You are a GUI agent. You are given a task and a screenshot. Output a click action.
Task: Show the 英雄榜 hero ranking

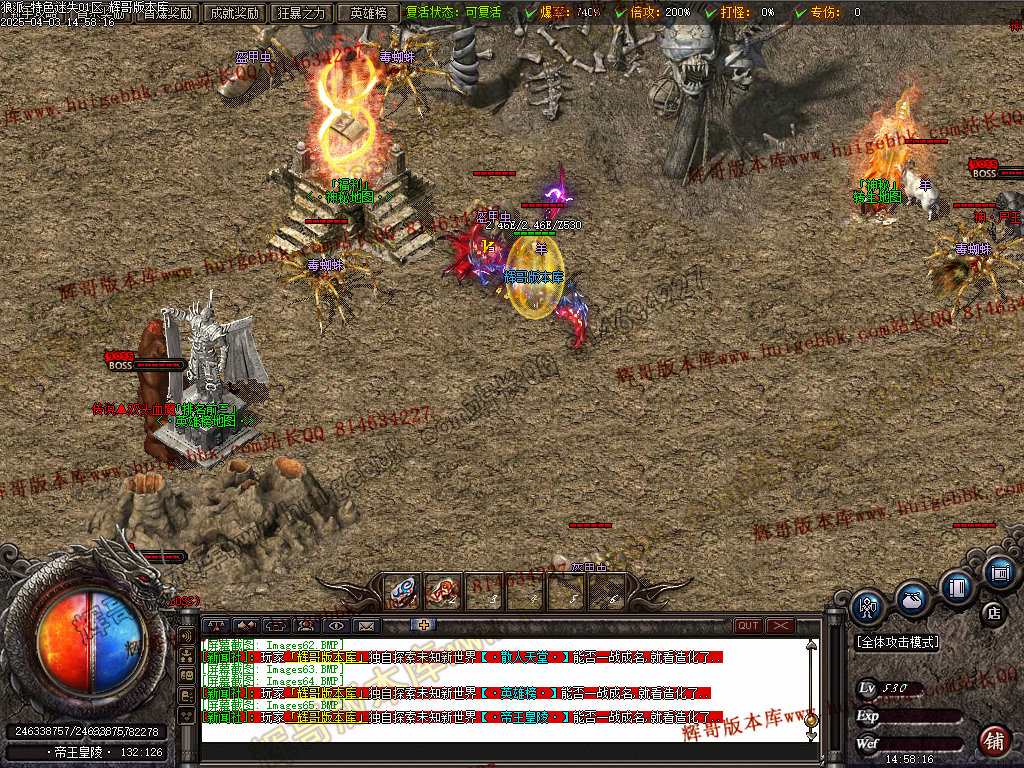click(x=369, y=13)
